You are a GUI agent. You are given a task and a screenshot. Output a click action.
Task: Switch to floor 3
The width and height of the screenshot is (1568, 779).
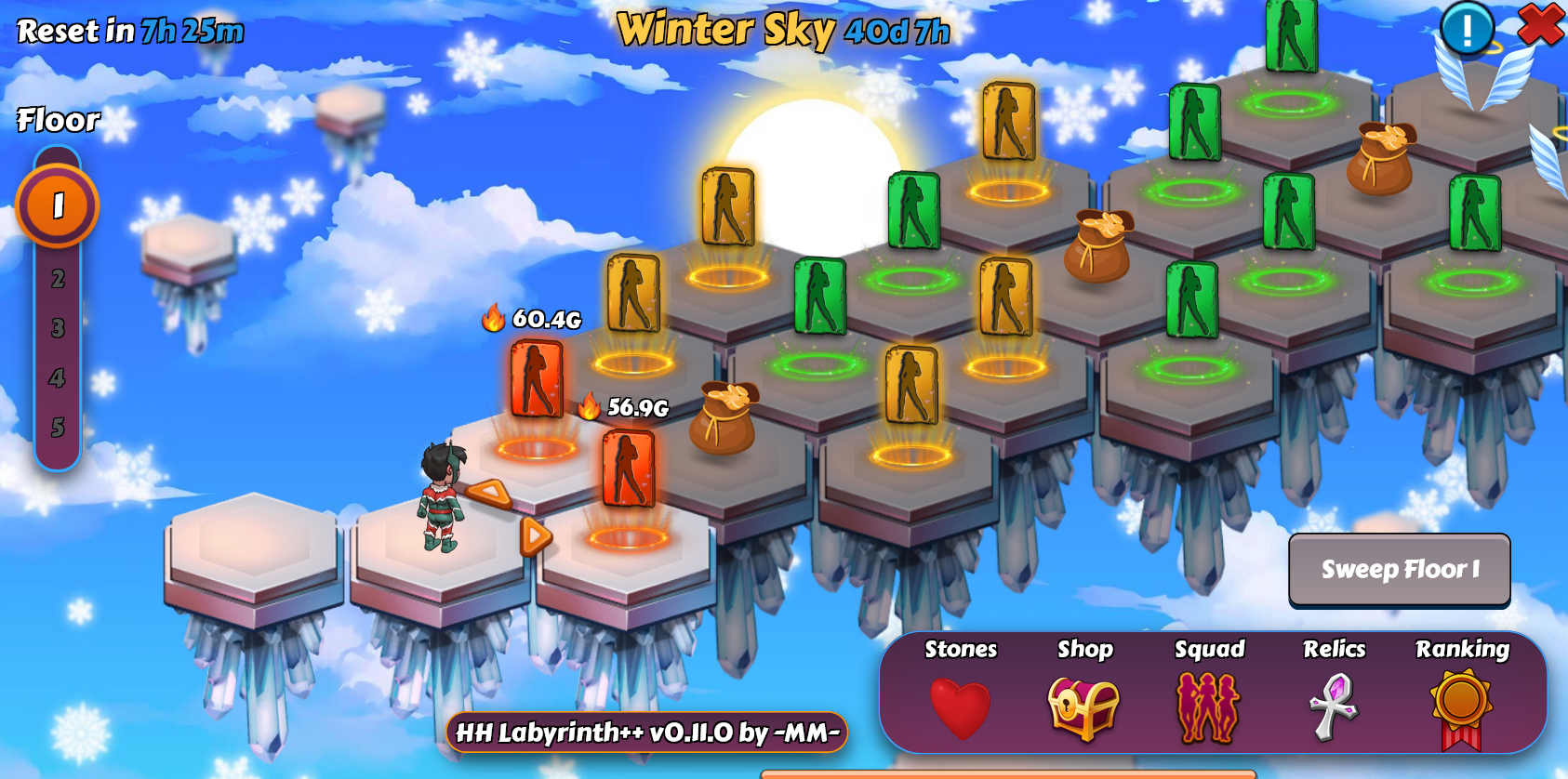[x=58, y=328]
